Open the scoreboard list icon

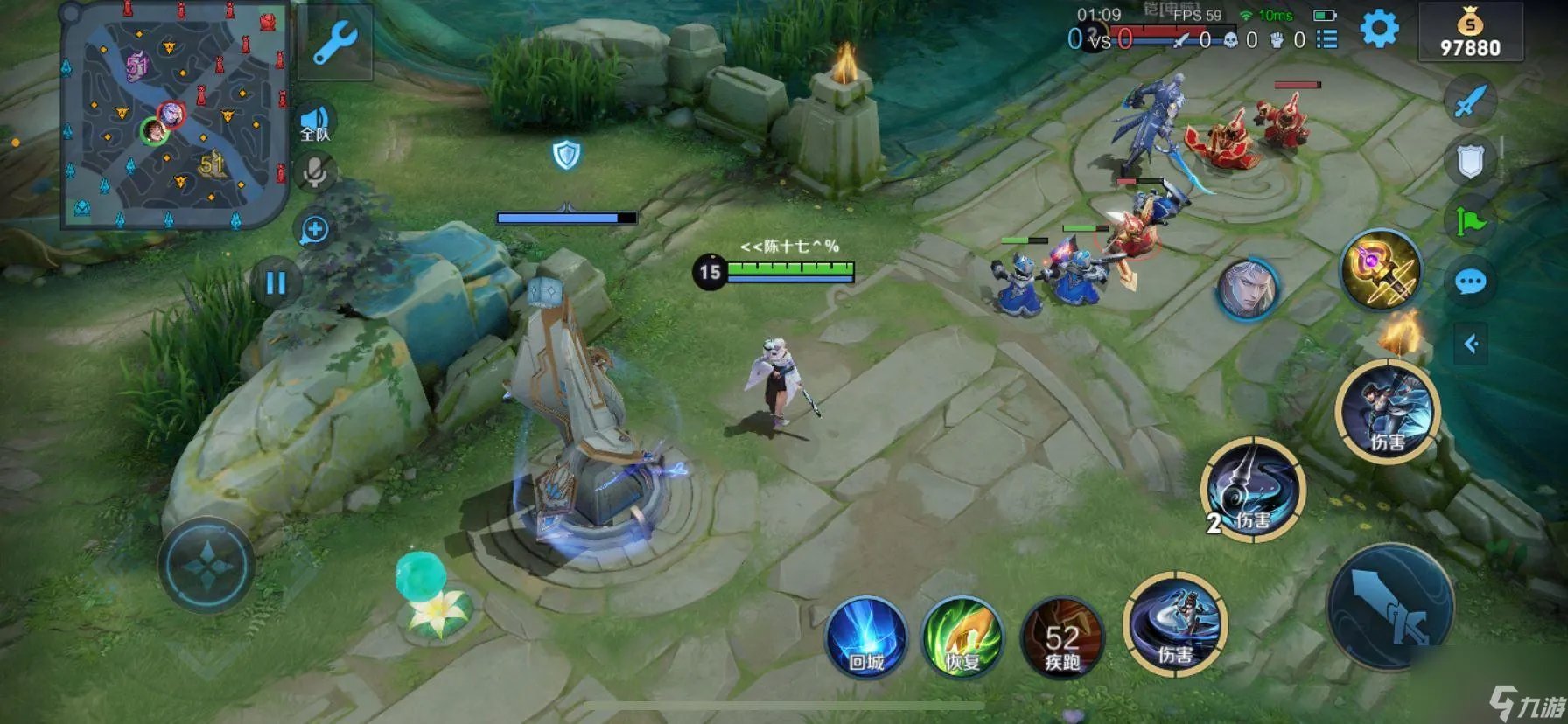(x=1327, y=39)
